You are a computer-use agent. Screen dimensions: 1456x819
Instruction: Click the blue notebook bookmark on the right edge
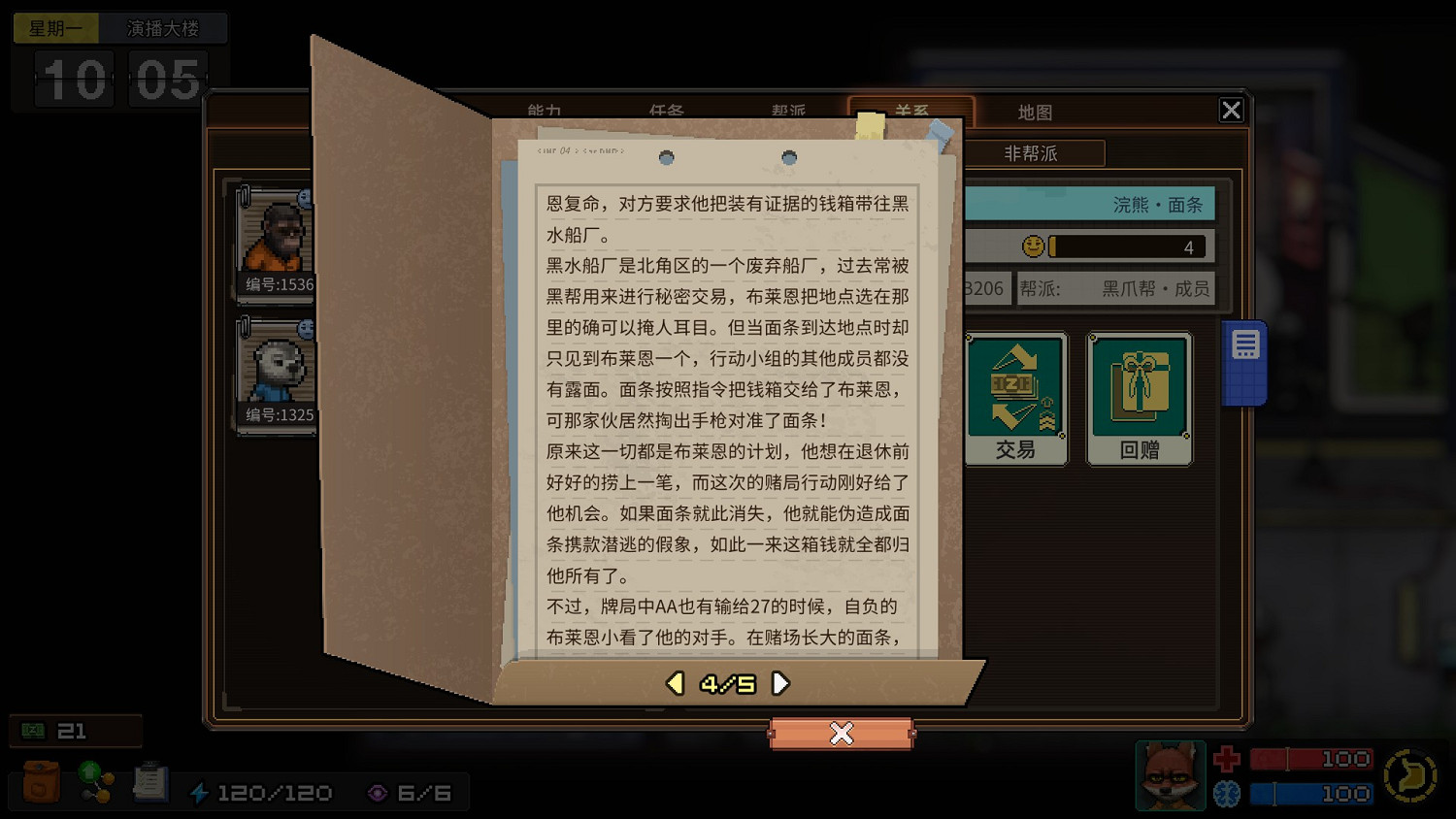pyautogui.click(x=1245, y=359)
